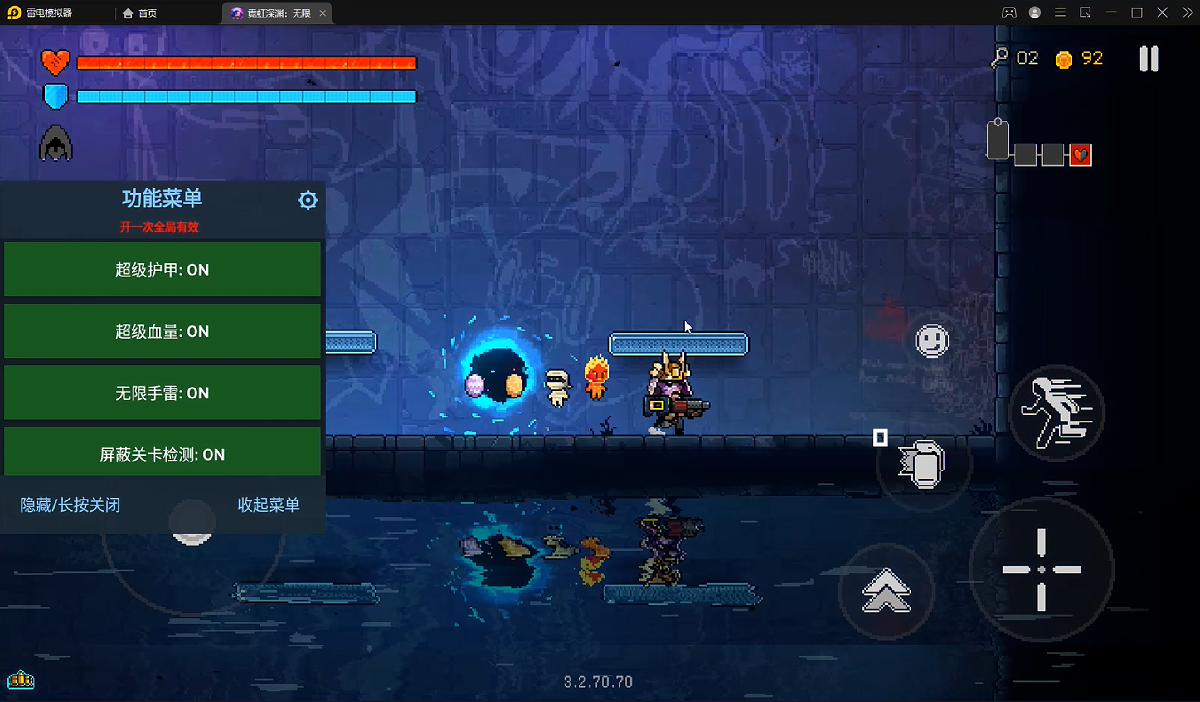Viewport: 1200px width, 702px height.
Task: Maximize the emulator window
Action: point(1137,13)
